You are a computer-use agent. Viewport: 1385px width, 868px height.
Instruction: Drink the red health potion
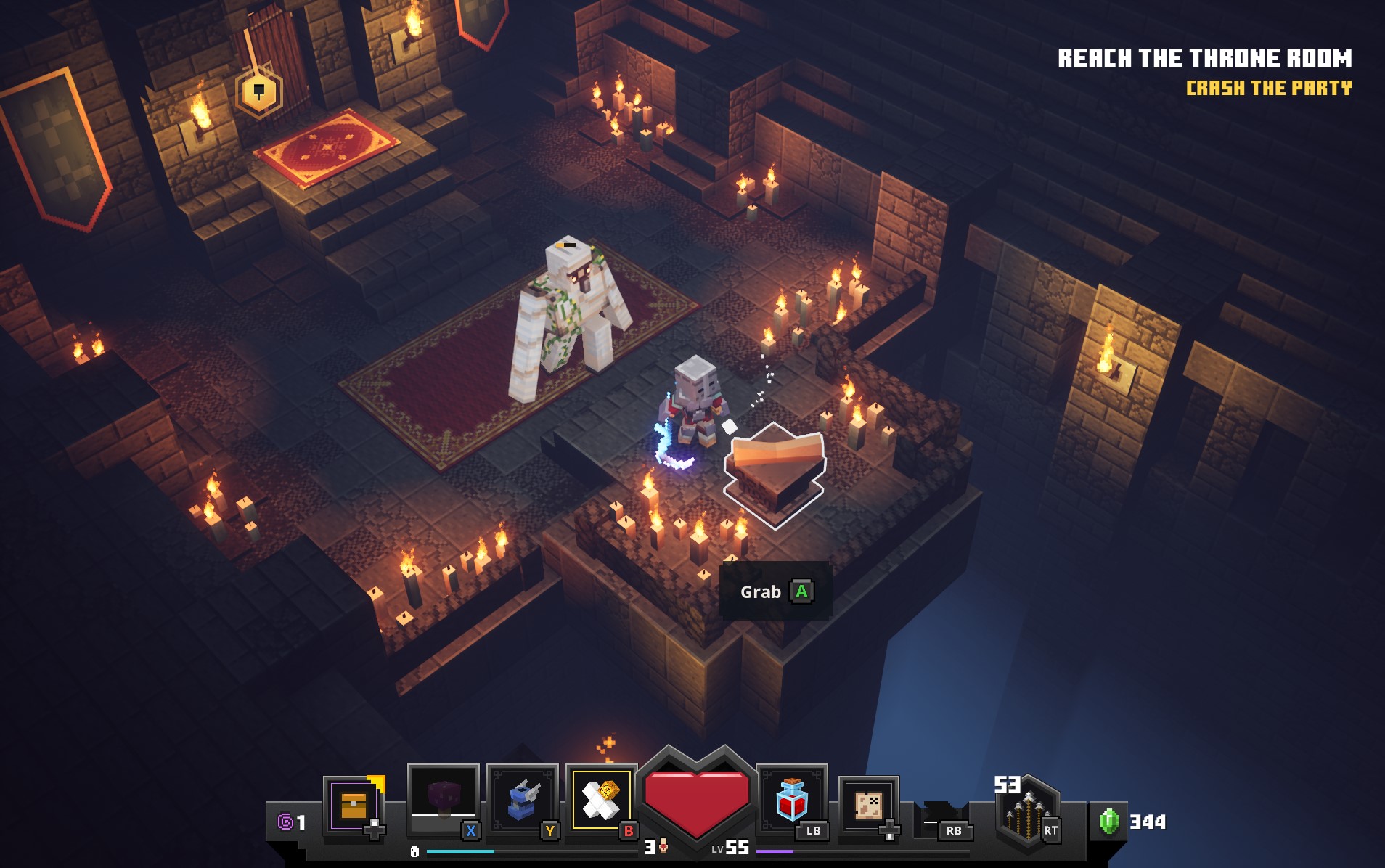(791, 800)
